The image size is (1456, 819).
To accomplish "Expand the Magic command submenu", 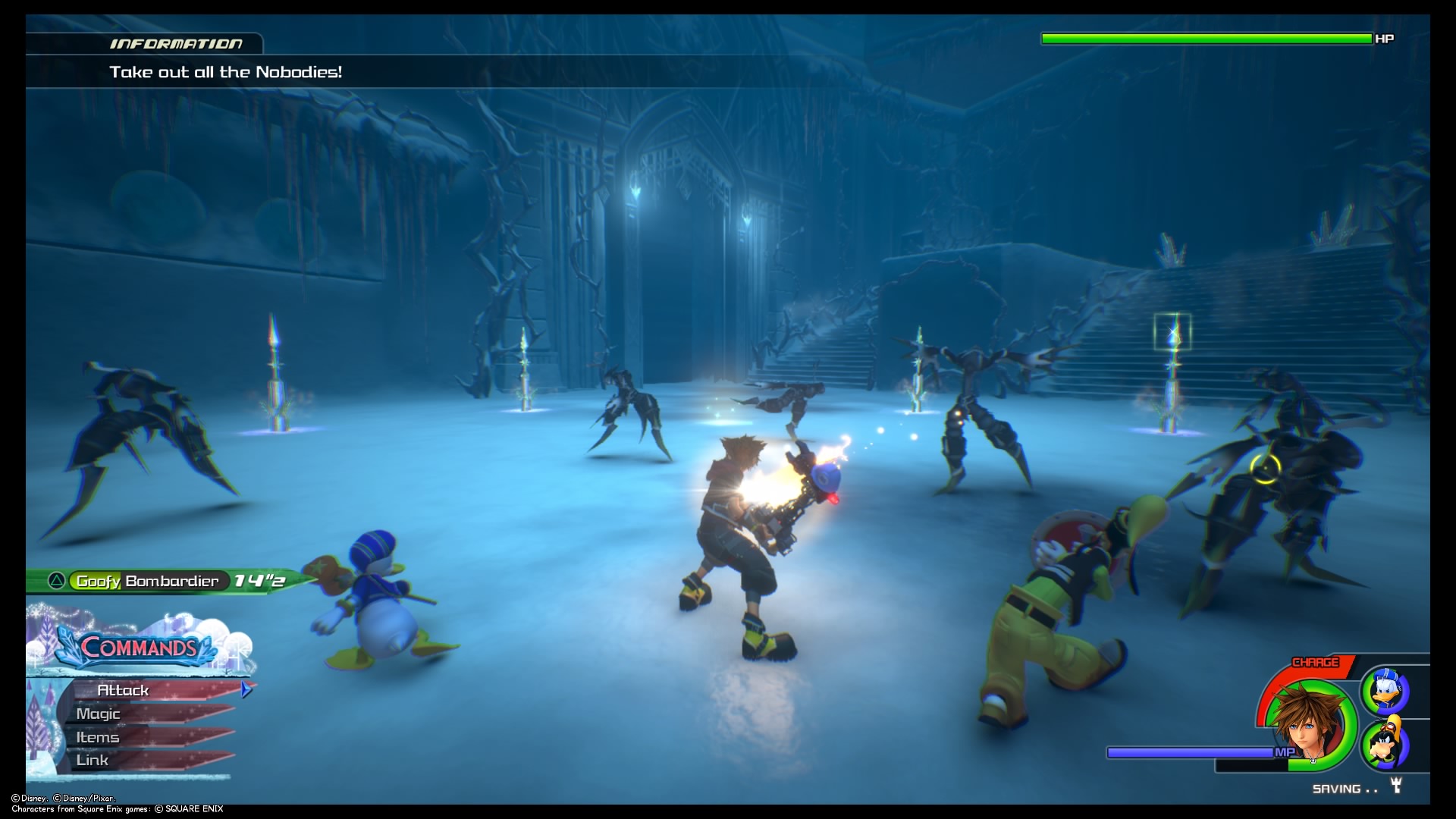I will [x=99, y=714].
